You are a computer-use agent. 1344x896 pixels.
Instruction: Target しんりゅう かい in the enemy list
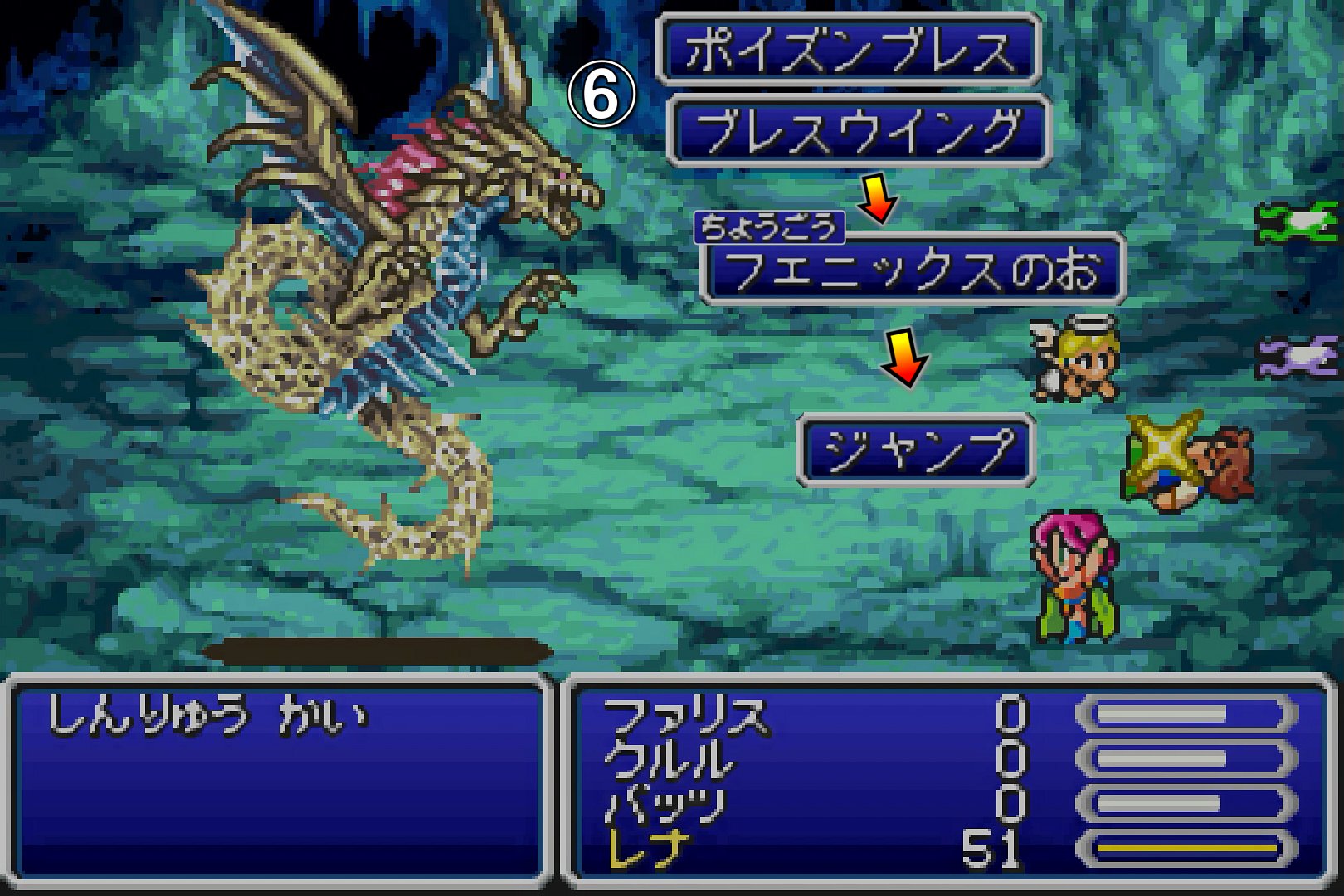(207, 716)
